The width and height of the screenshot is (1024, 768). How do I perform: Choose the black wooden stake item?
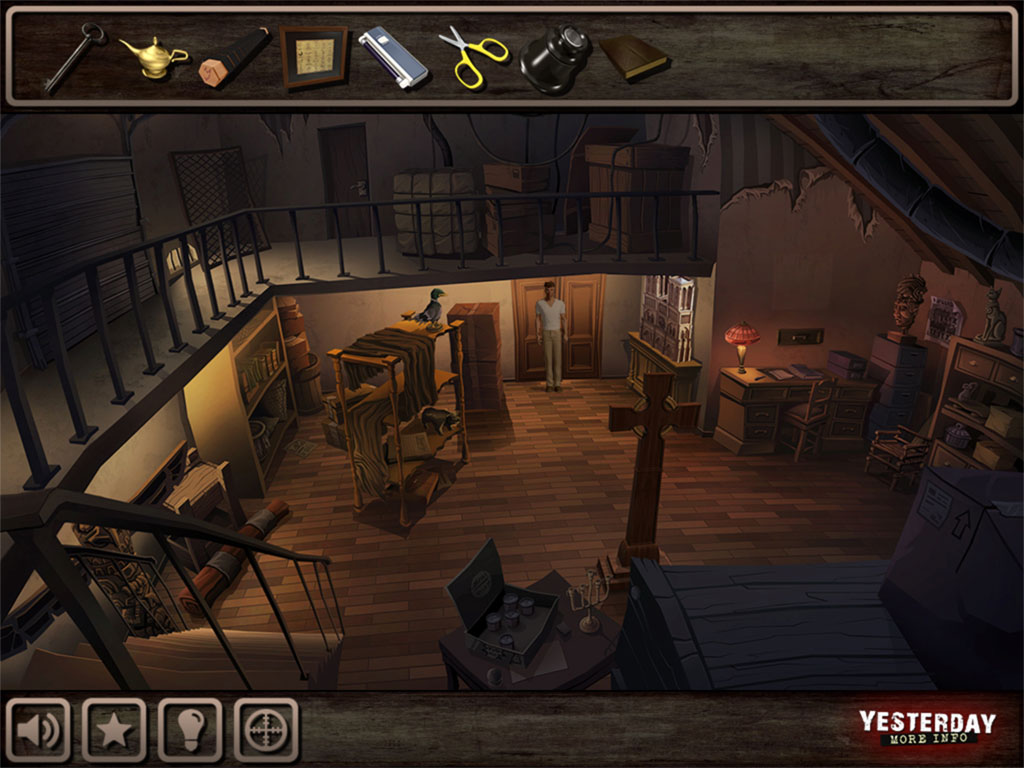233,57
